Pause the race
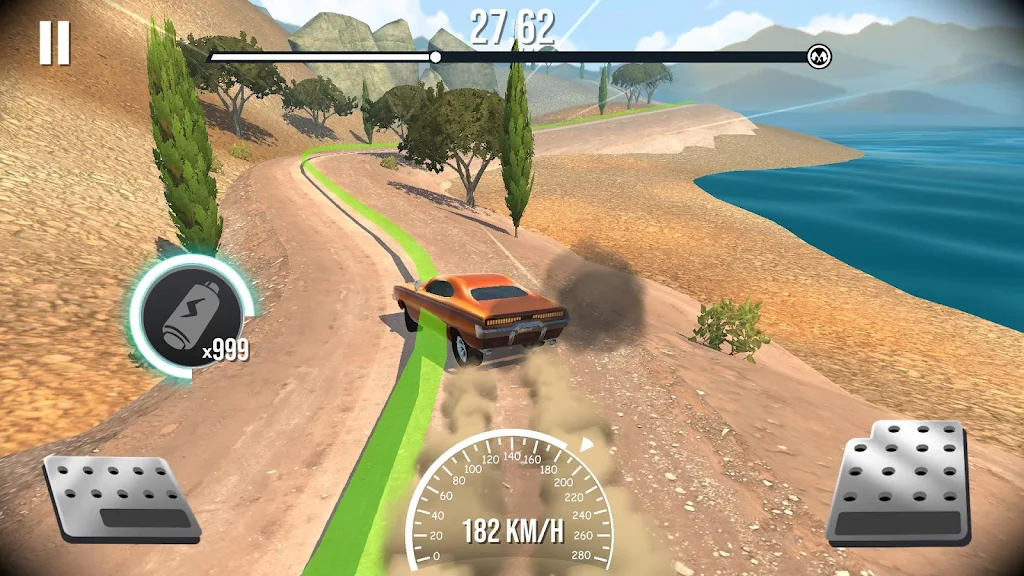1024x576 pixels. tap(55, 43)
